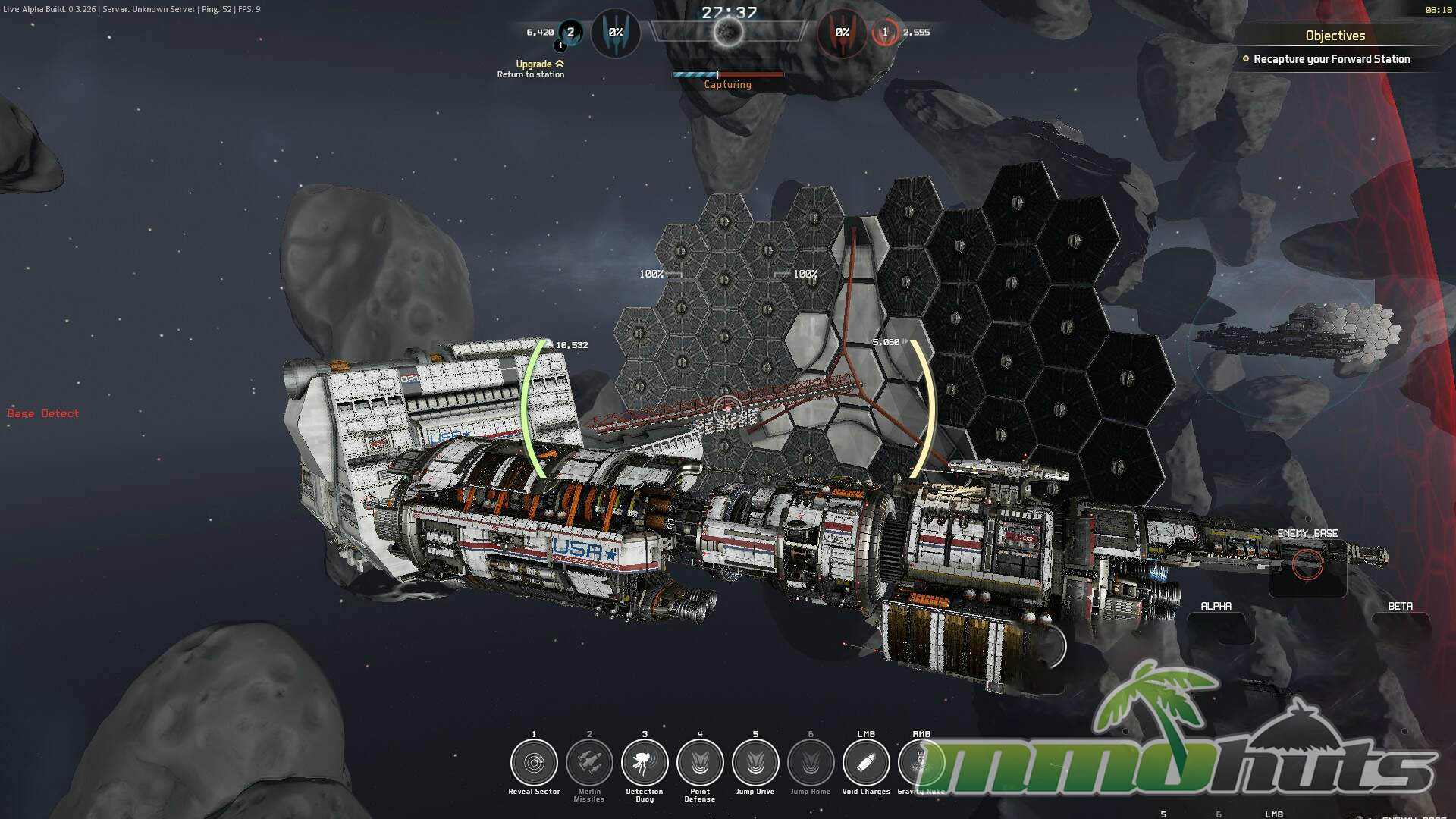This screenshot has height=819, width=1456.
Task: Deploy the Detection Buoy
Action: [x=645, y=763]
